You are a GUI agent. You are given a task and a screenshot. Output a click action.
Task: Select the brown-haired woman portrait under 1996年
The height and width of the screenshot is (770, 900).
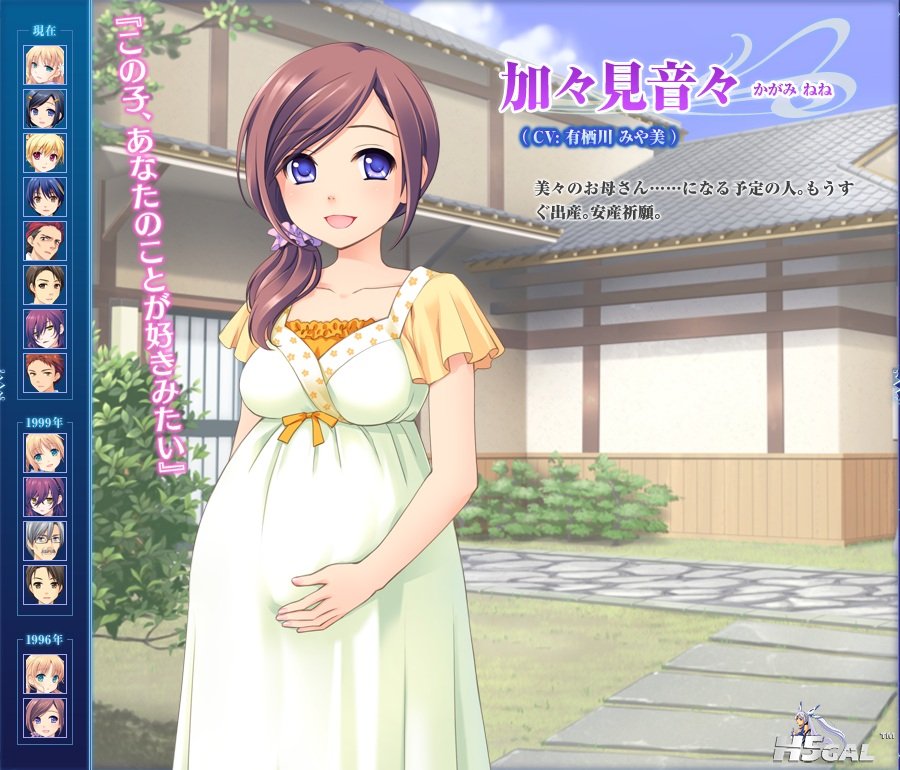45,718
